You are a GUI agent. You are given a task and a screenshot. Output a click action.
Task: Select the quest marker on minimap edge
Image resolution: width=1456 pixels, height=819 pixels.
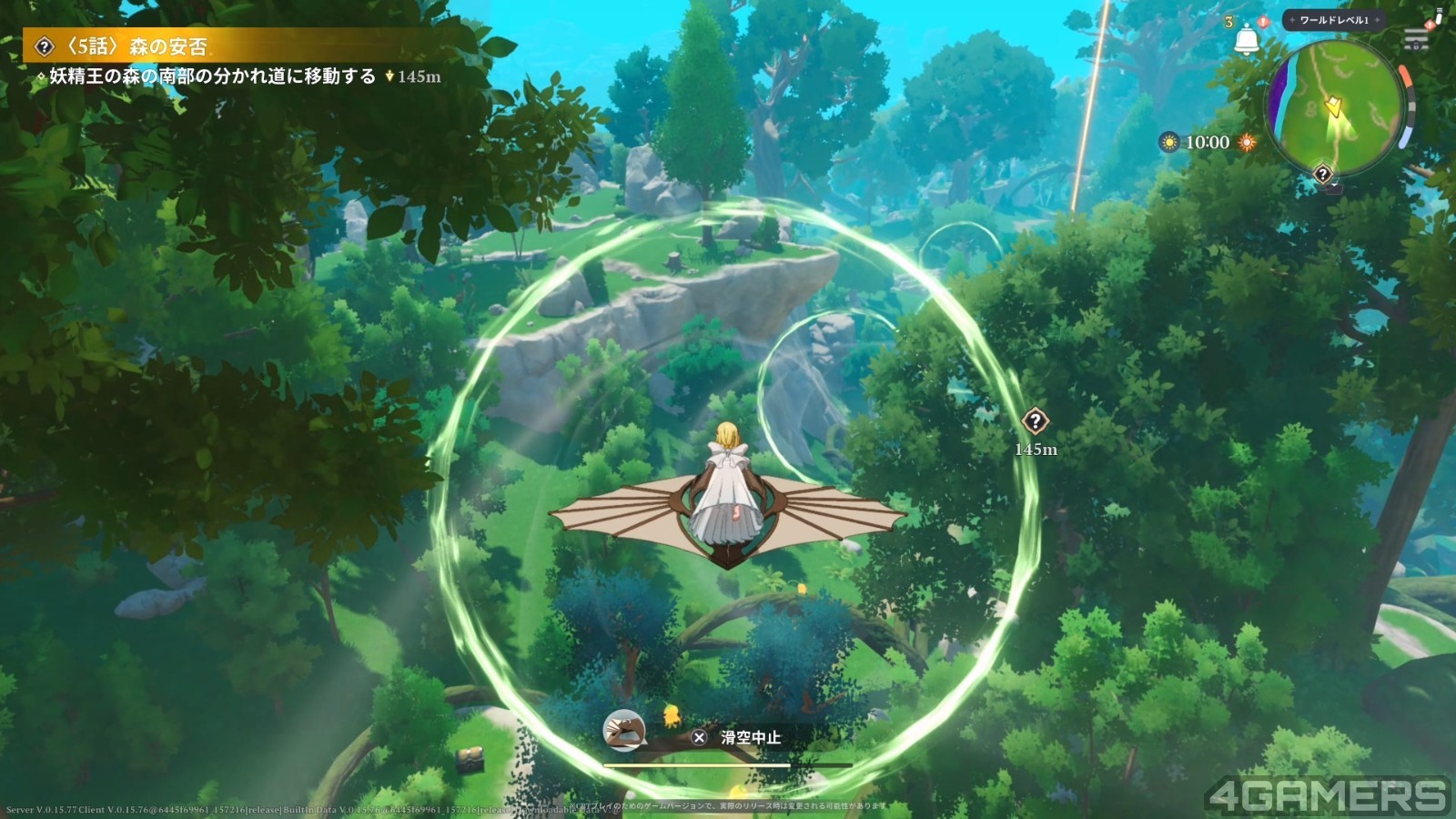click(1322, 174)
